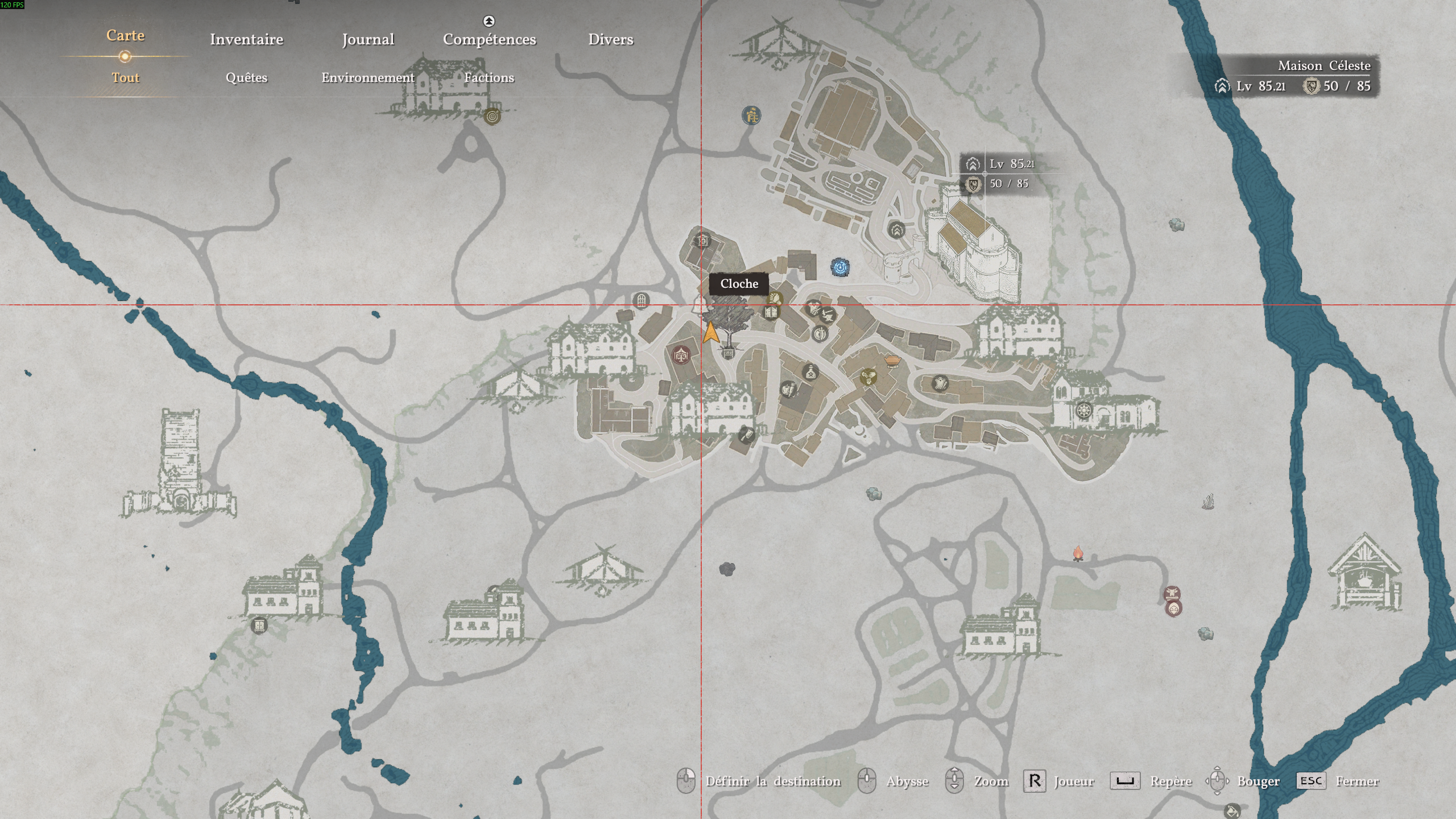
Task: Open the Journal tab
Action: pos(368,39)
